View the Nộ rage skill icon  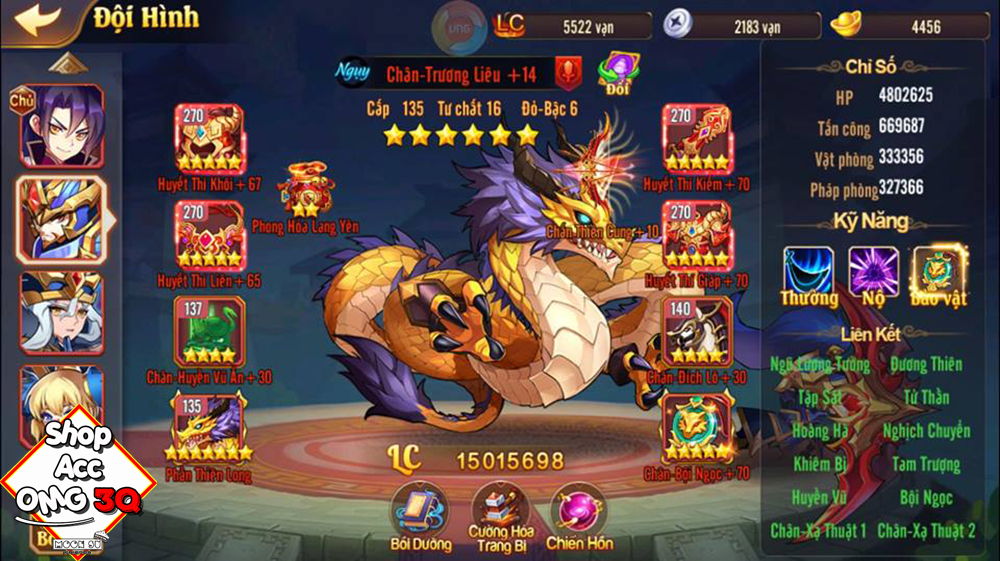click(873, 272)
